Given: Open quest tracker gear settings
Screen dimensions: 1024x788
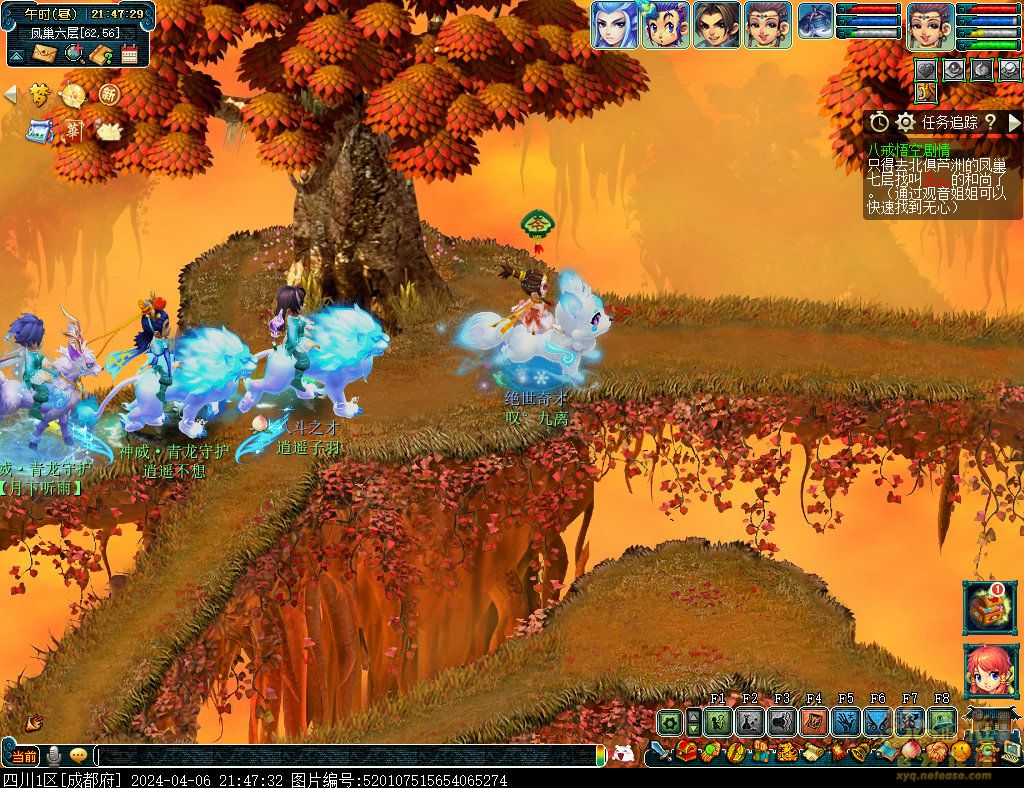Looking at the screenshot, I should [x=906, y=122].
